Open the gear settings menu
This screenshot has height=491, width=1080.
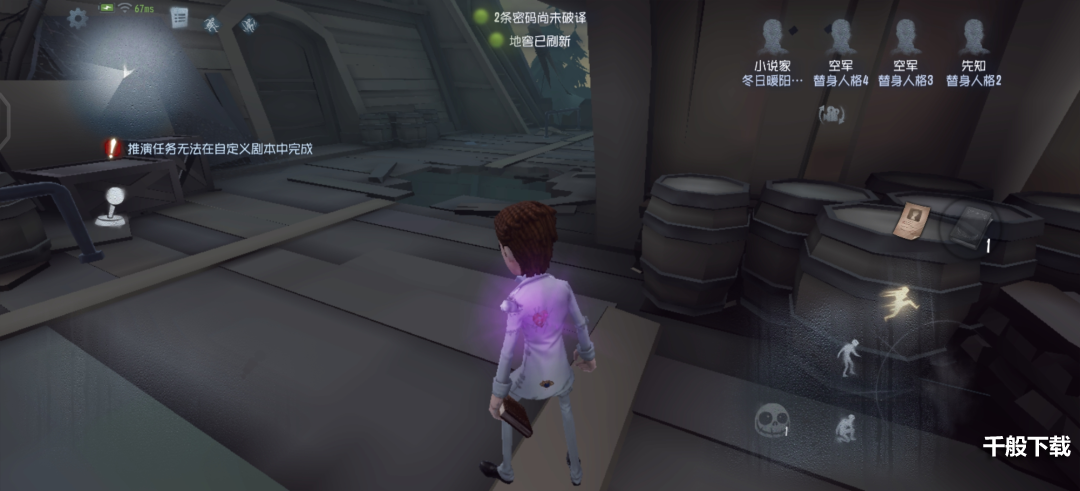[77, 19]
